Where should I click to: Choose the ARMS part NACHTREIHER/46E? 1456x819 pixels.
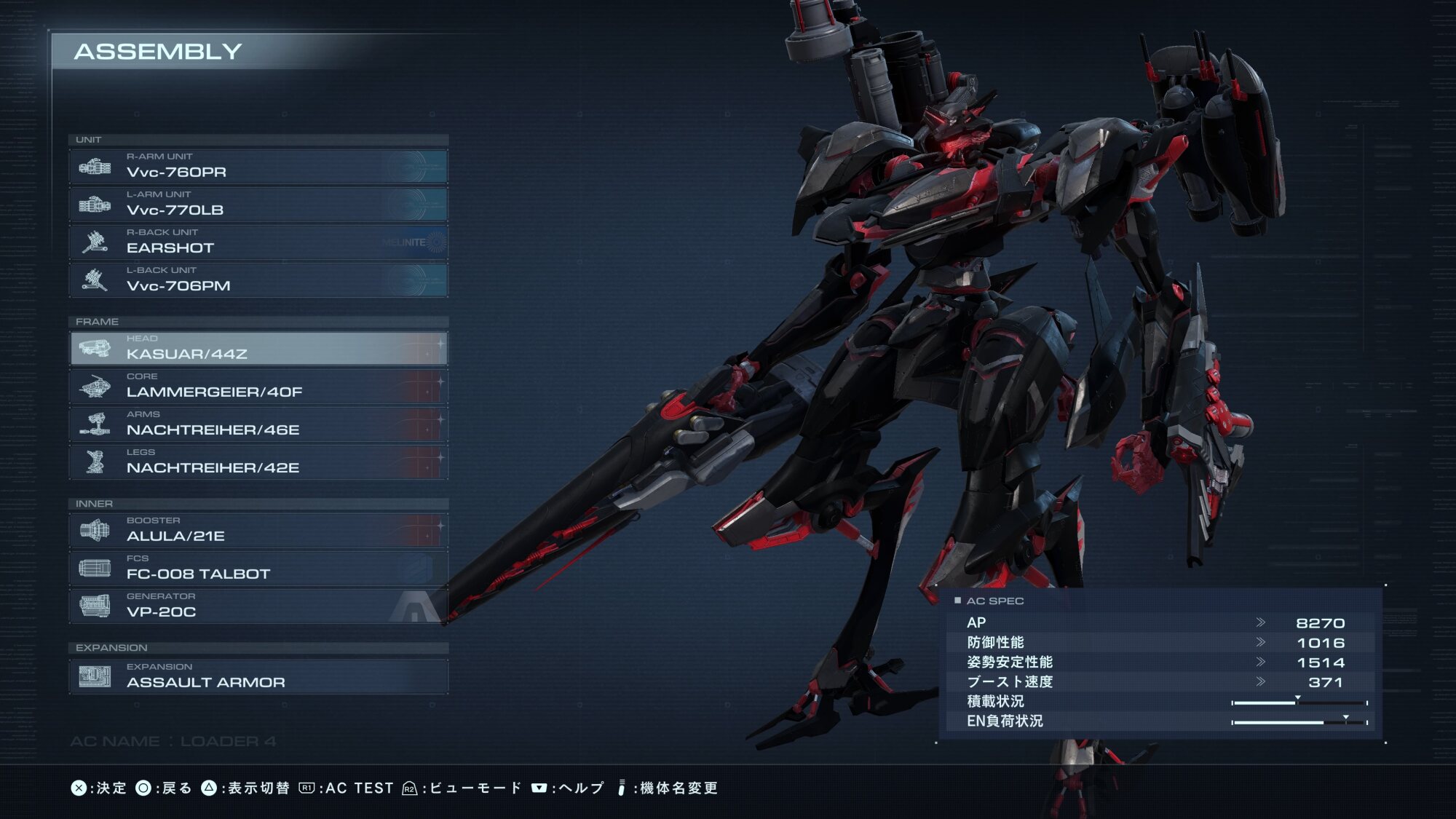click(258, 424)
